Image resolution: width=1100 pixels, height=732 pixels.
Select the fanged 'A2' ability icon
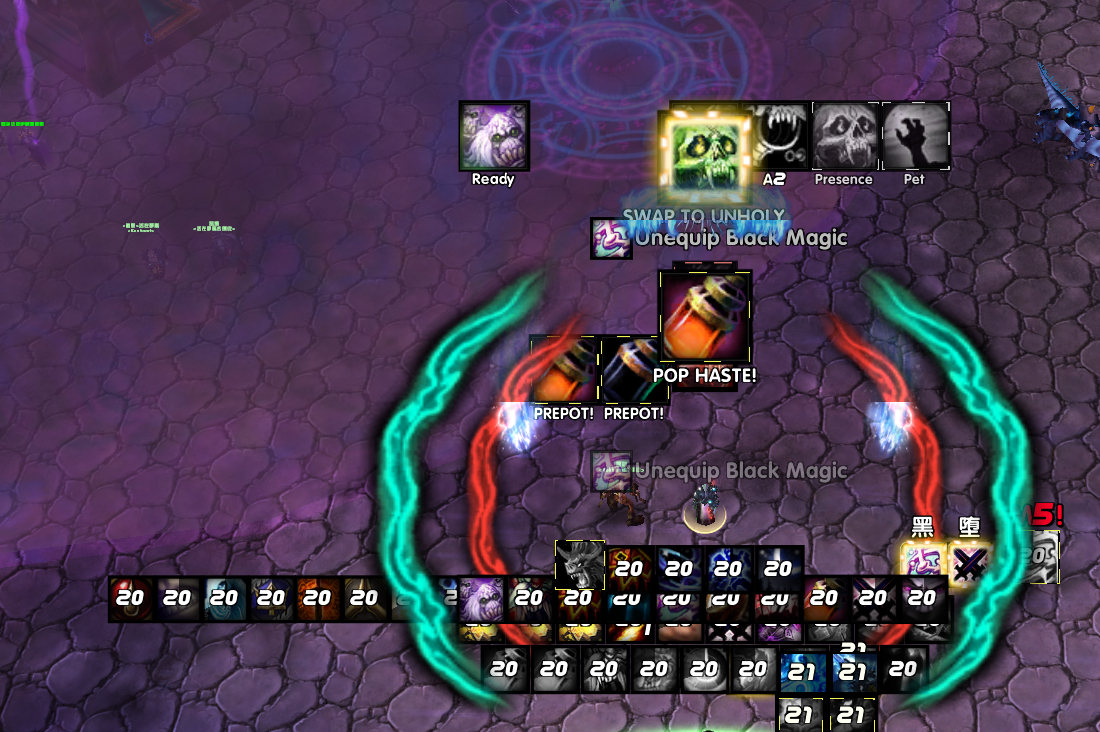[776, 135]
